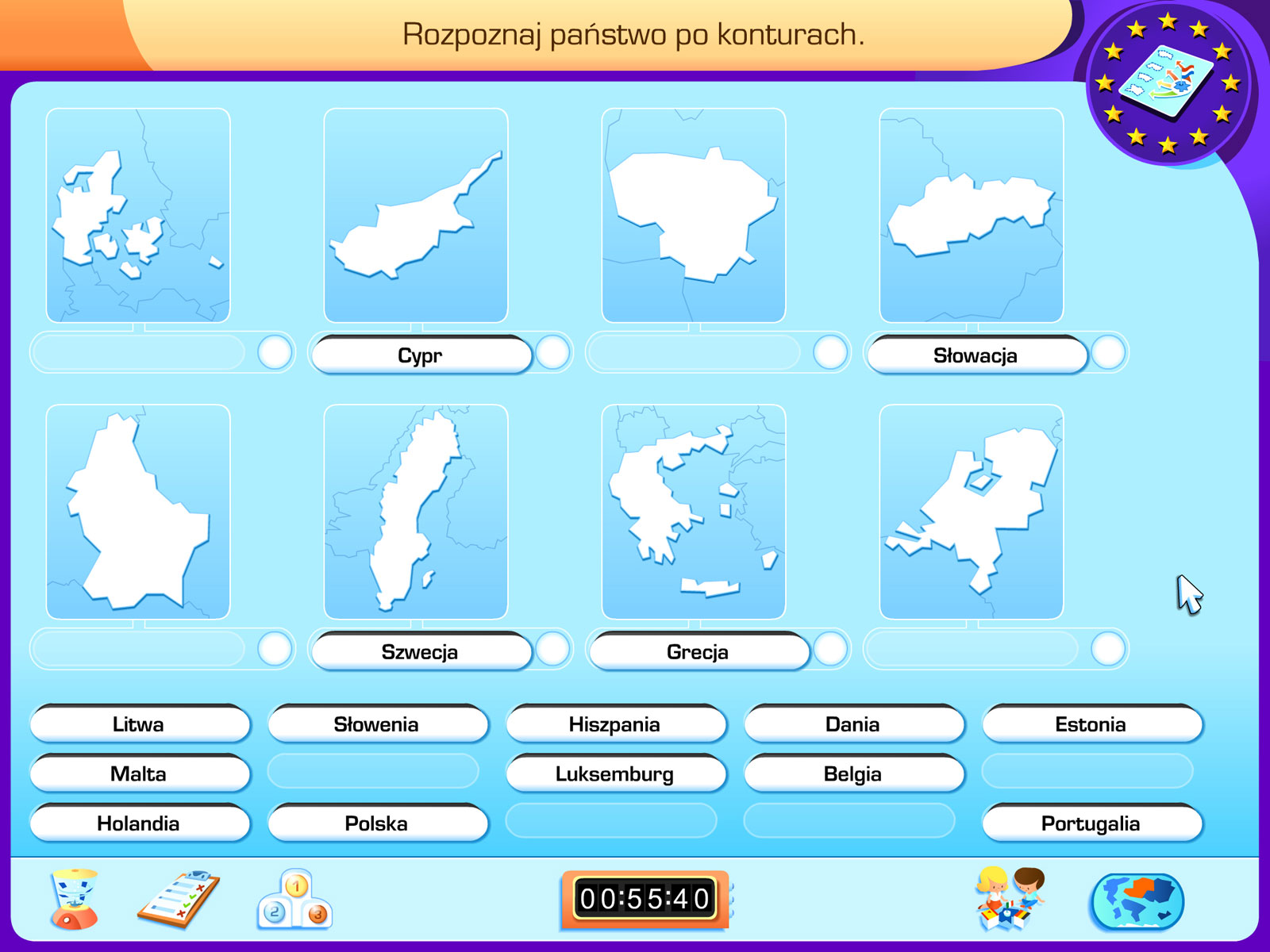Click the placed Grecja answer label
The height and width of the screenshot is (952, 1270).
[x=698, y=652]
